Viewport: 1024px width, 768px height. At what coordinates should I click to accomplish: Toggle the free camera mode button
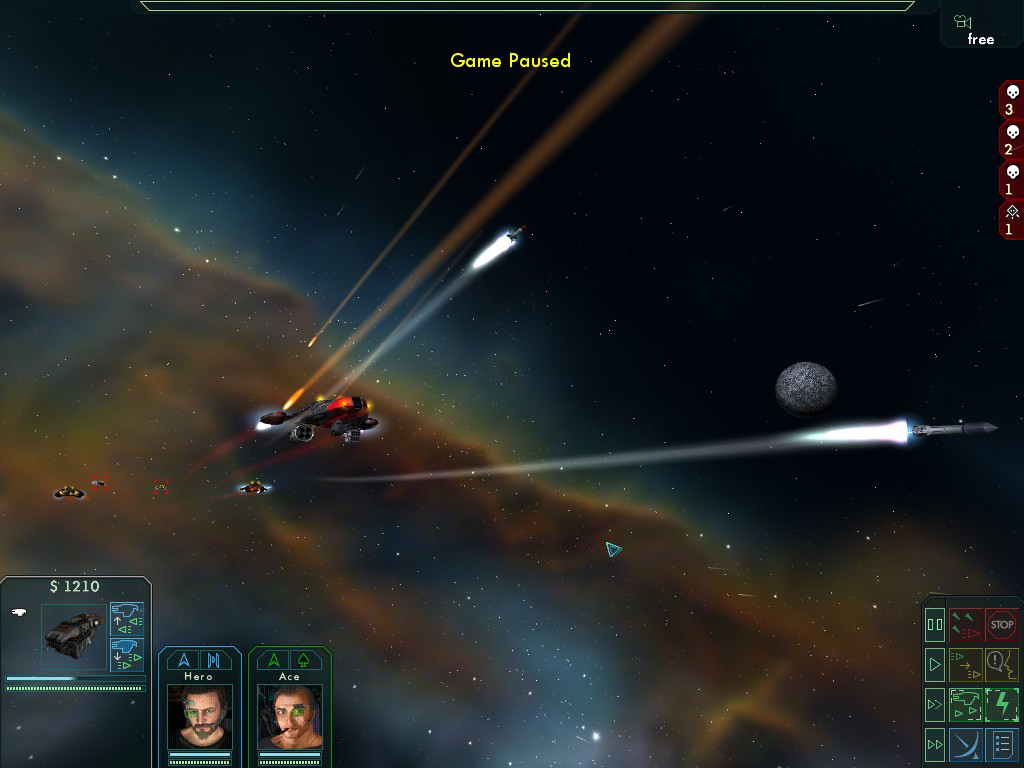[979, 28]
